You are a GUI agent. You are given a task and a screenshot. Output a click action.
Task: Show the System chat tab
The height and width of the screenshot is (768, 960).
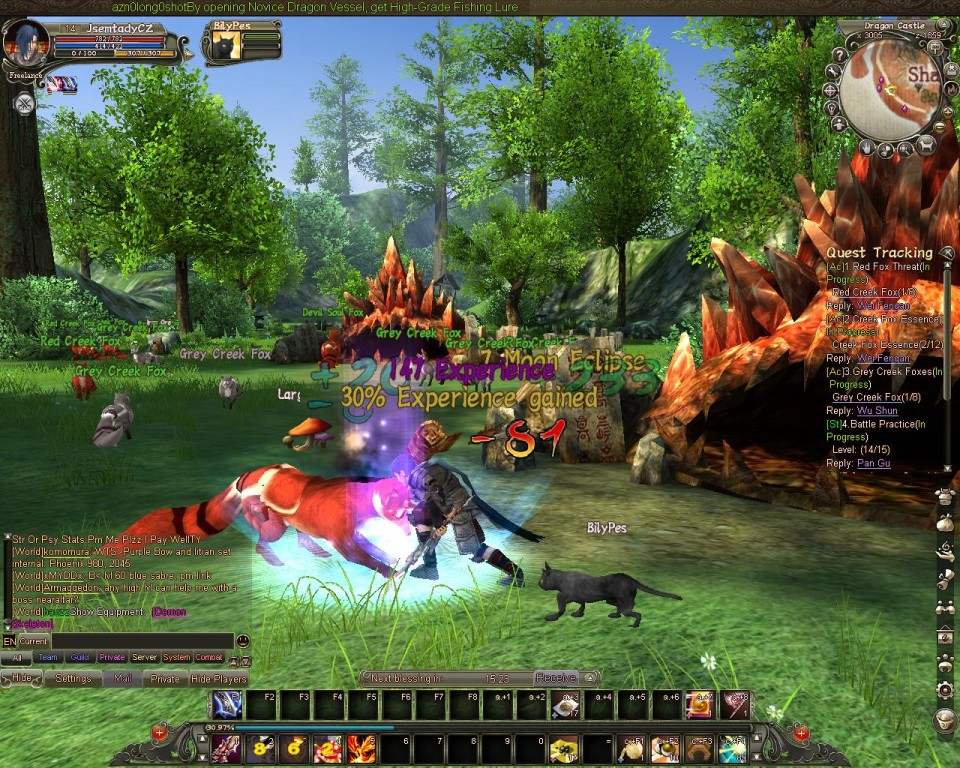176,658
